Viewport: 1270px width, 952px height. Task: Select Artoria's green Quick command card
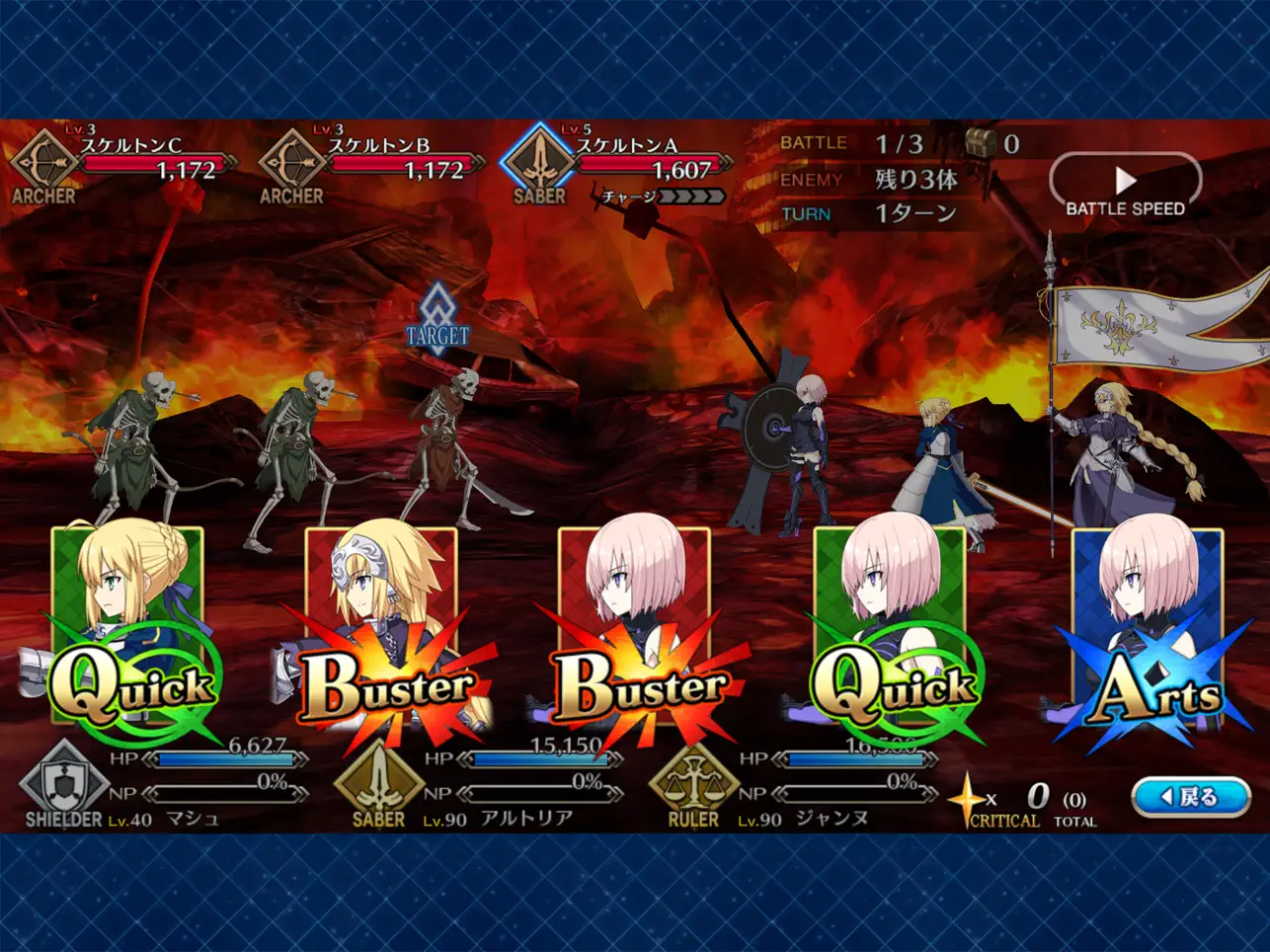pyautogui.click(x=128, y=632)
